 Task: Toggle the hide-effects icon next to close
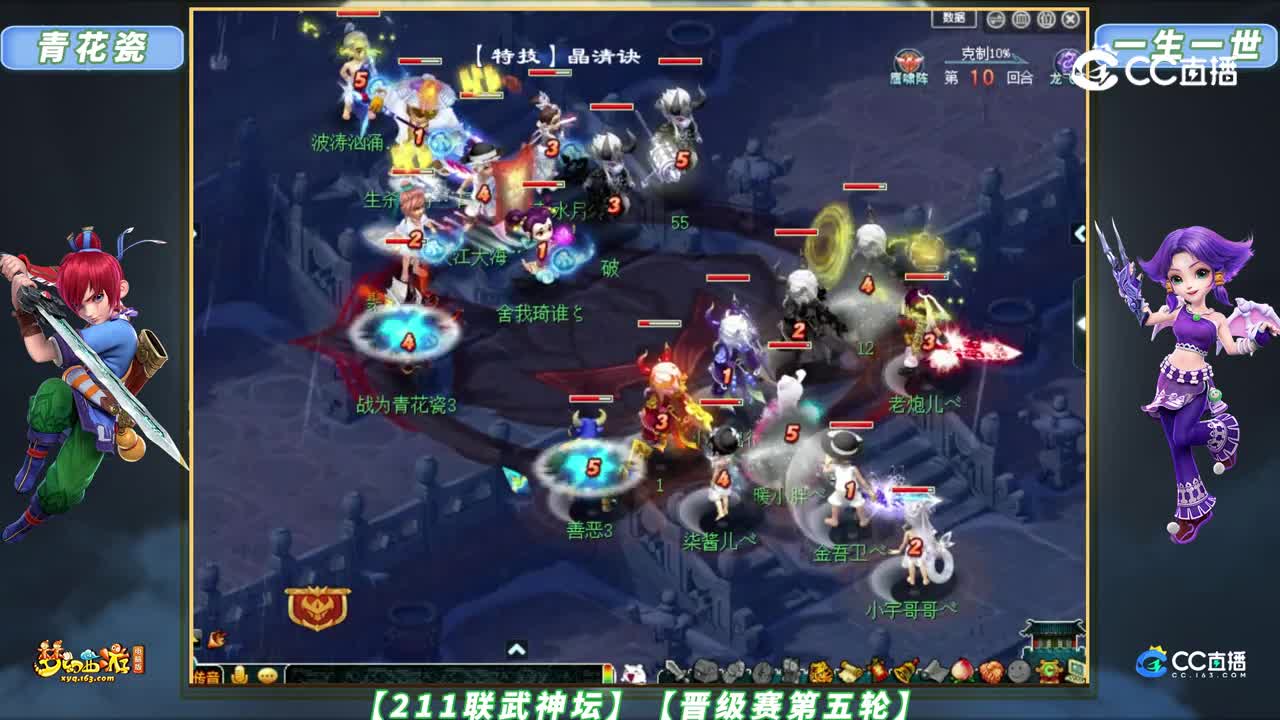pyautogui.click(x=1046, y=19)
